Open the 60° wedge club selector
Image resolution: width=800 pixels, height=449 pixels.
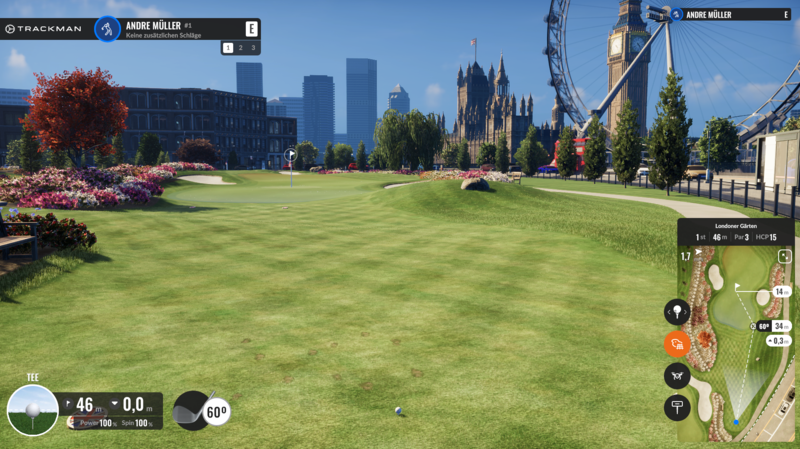point(201,410)
